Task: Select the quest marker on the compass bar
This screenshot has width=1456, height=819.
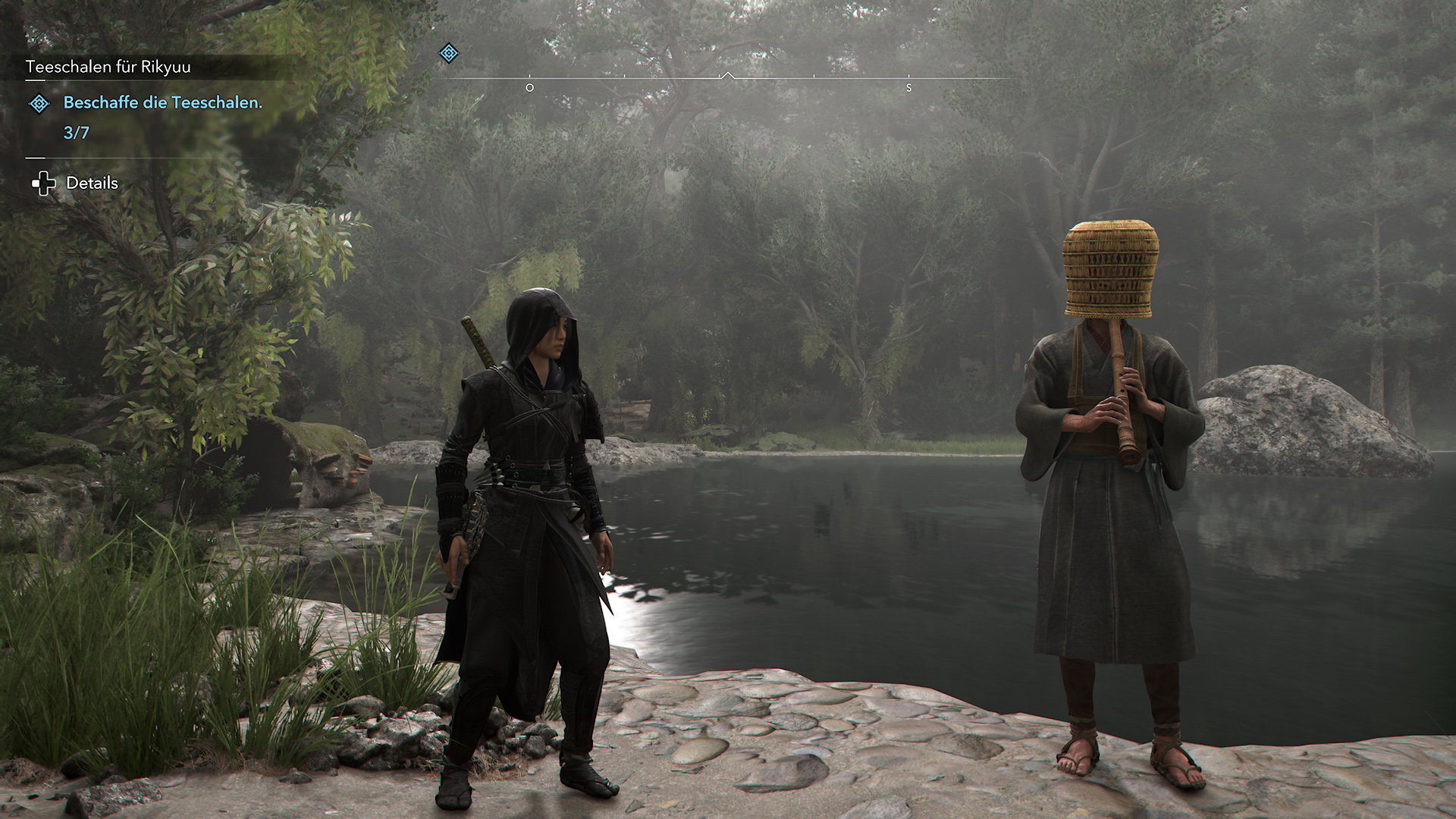Action: tap(449, 53)
